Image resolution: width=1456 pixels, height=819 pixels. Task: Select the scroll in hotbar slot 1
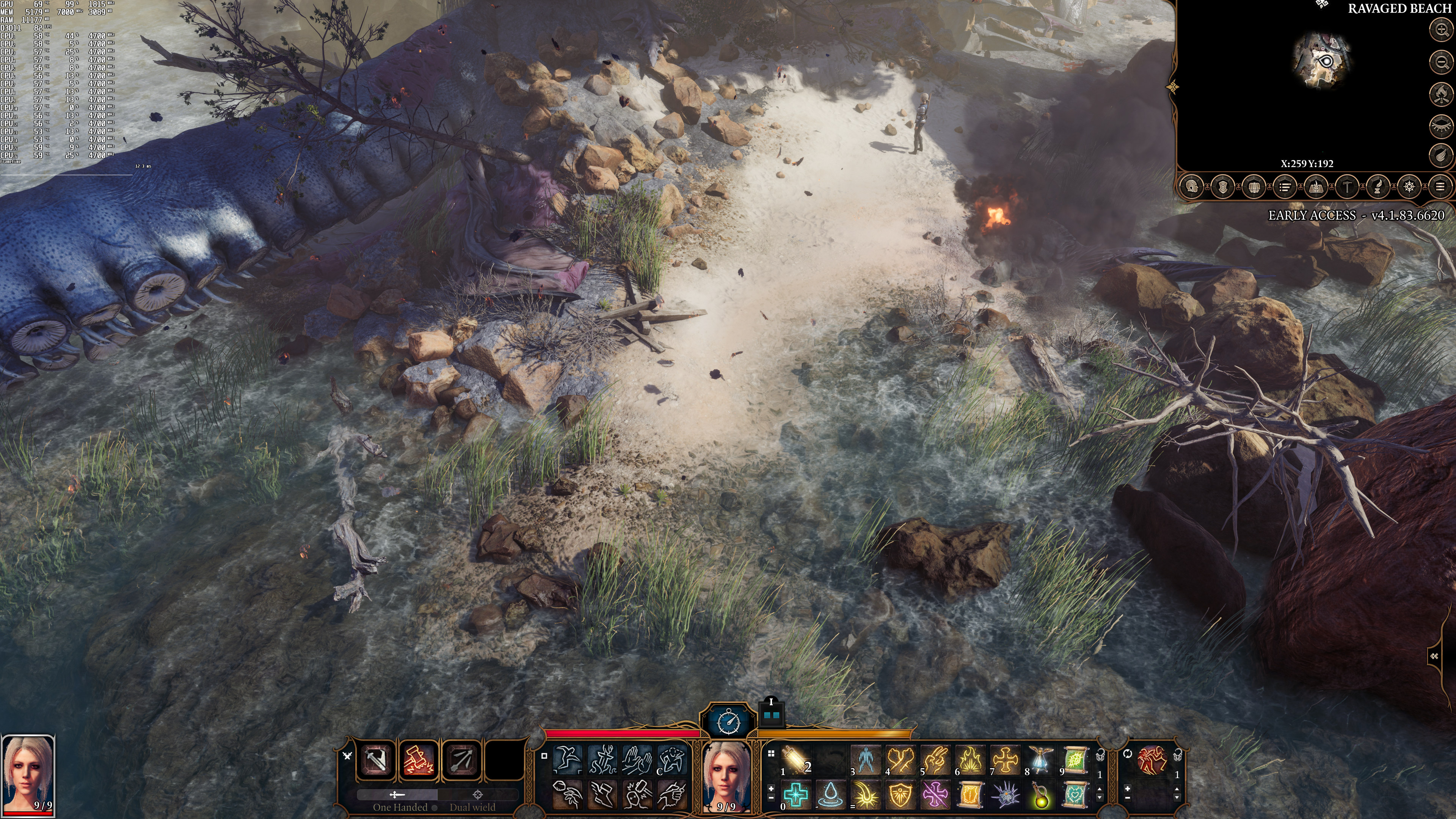pos(794,759)
